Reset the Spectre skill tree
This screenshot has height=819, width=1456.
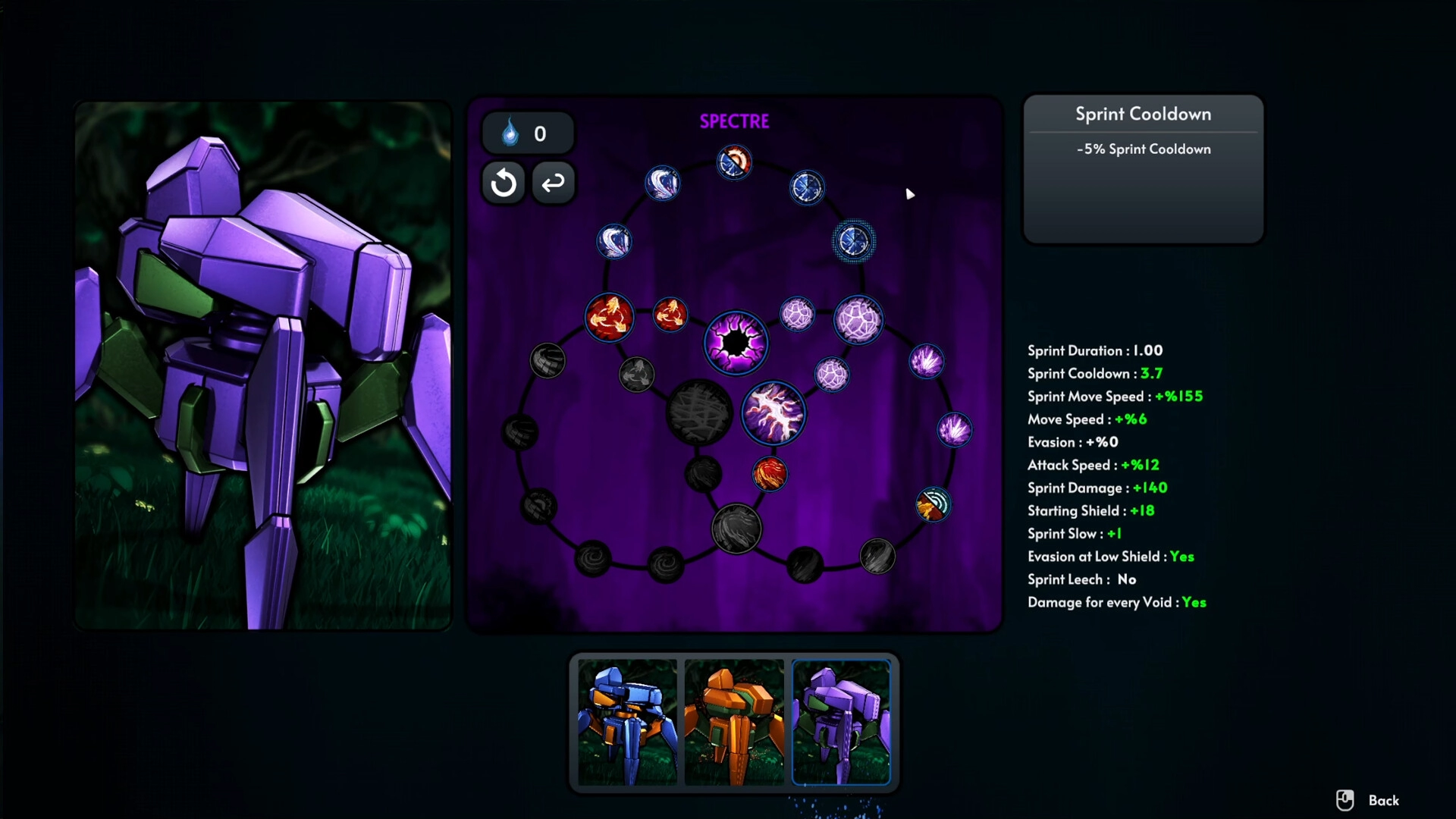tap(504, 183)
